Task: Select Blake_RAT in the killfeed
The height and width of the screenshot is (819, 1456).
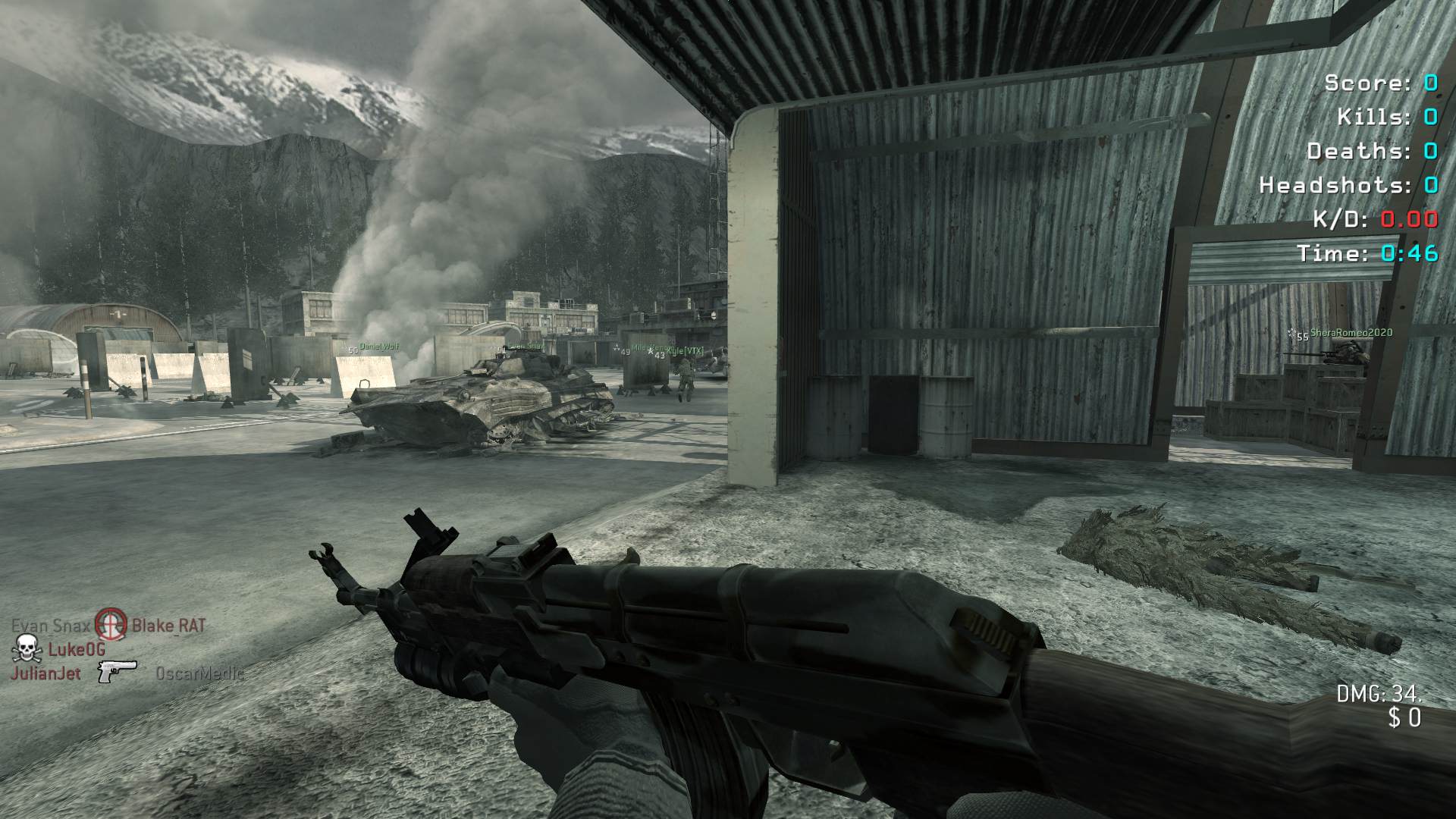Action: coord(168,626)
